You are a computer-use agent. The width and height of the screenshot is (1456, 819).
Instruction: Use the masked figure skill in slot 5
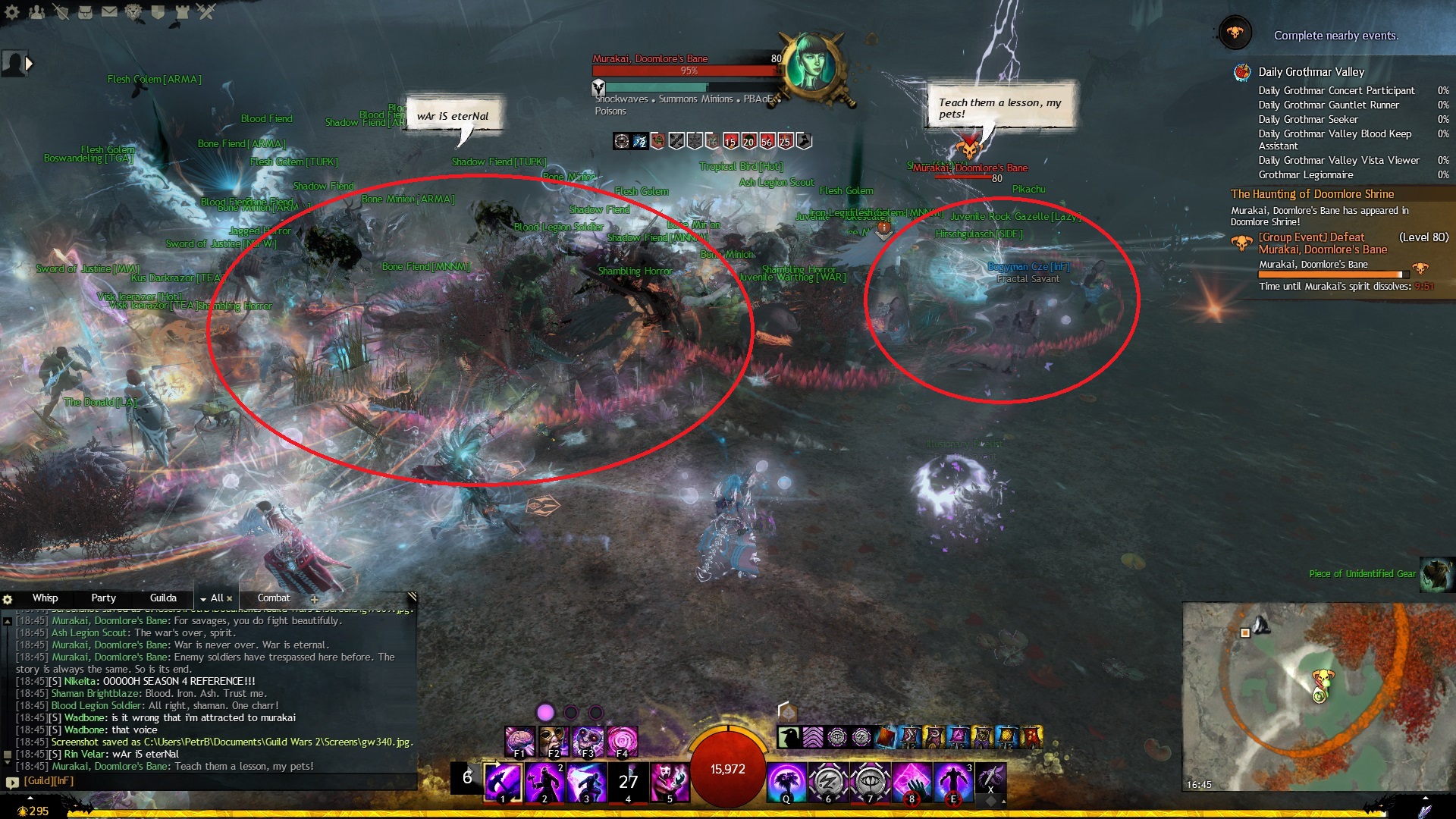(x=670, y=783)
